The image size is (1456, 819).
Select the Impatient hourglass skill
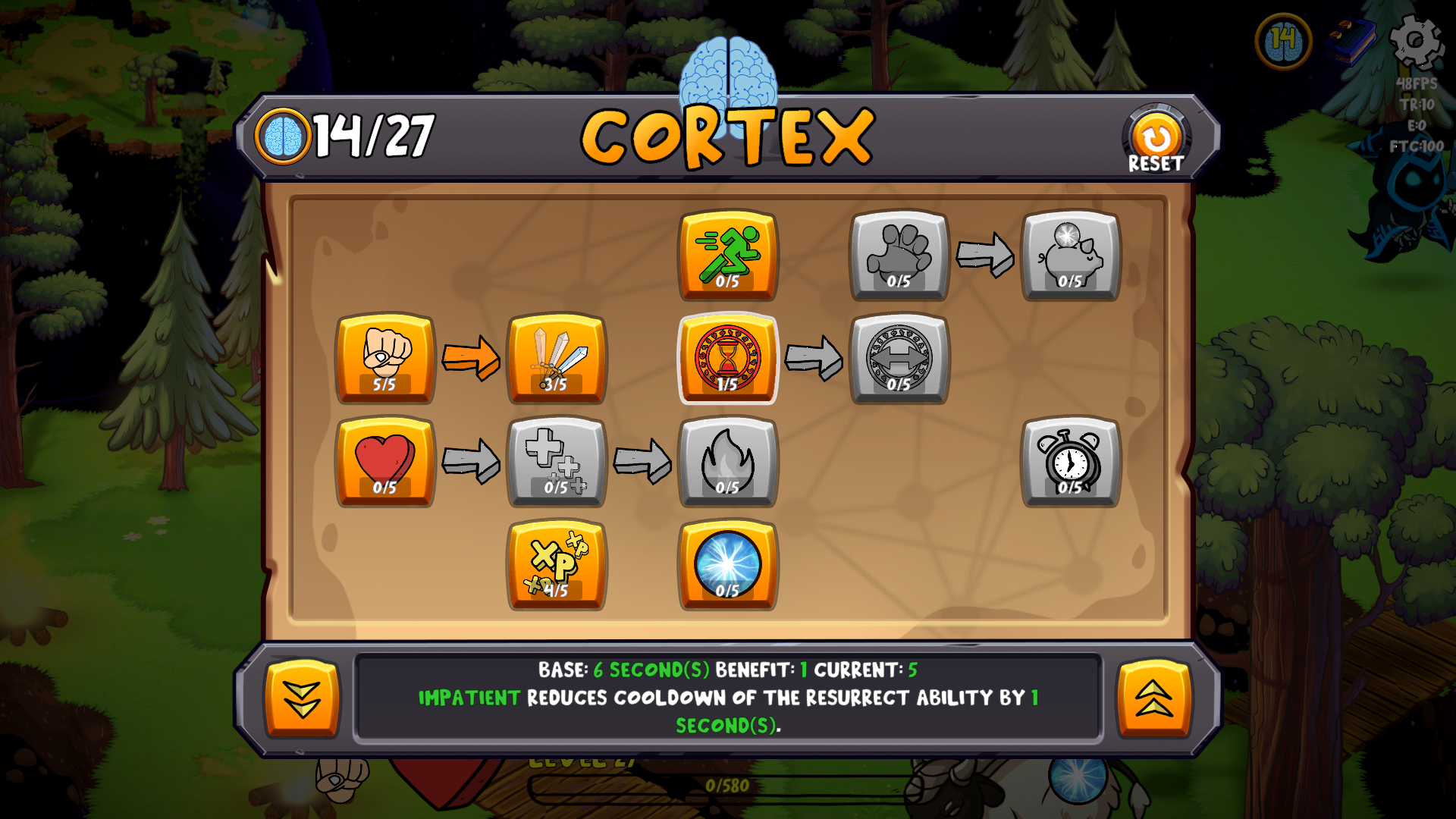727,357
